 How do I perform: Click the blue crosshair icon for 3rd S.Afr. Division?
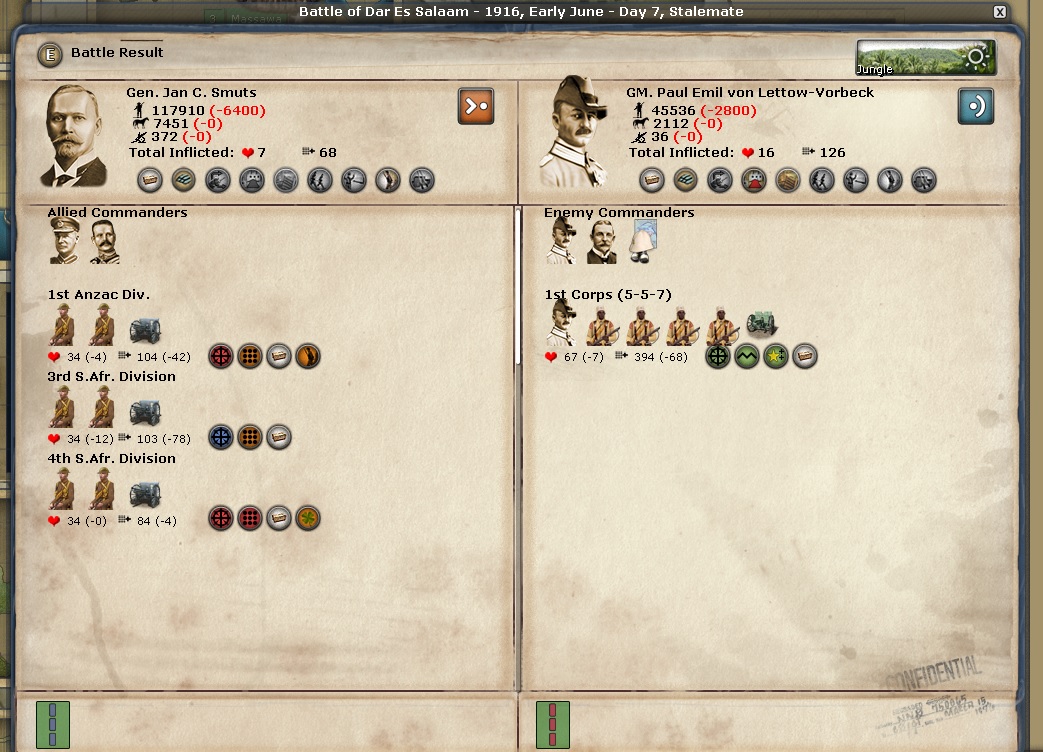(221, 437)
